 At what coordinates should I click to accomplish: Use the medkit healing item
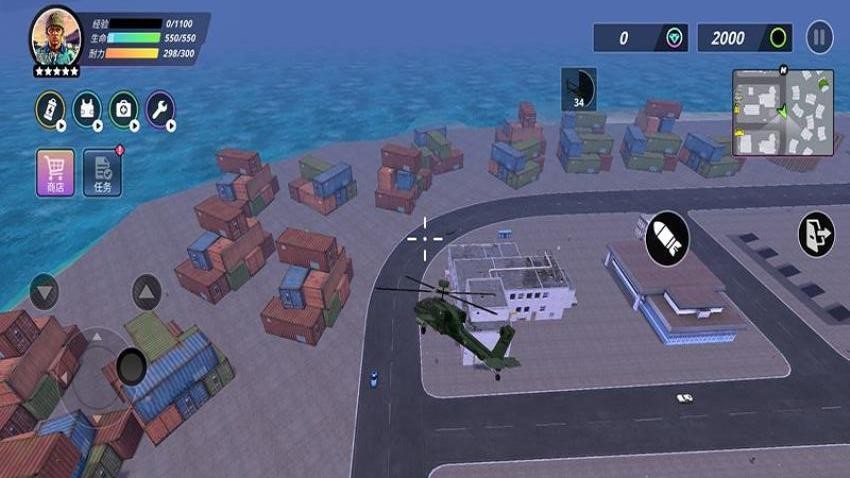coord(124,109)
